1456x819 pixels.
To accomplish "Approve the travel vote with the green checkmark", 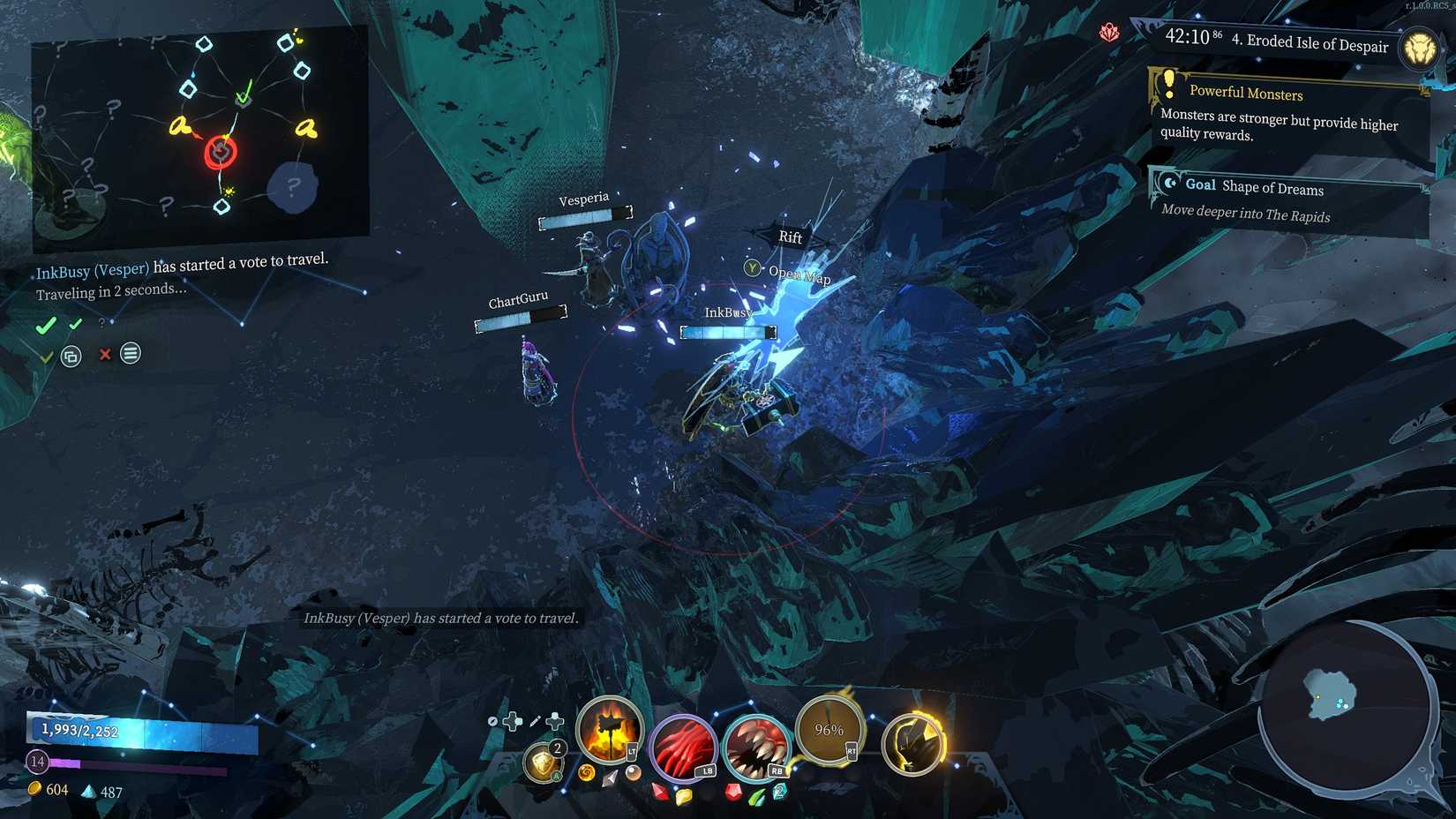I will tap(47, 325).
